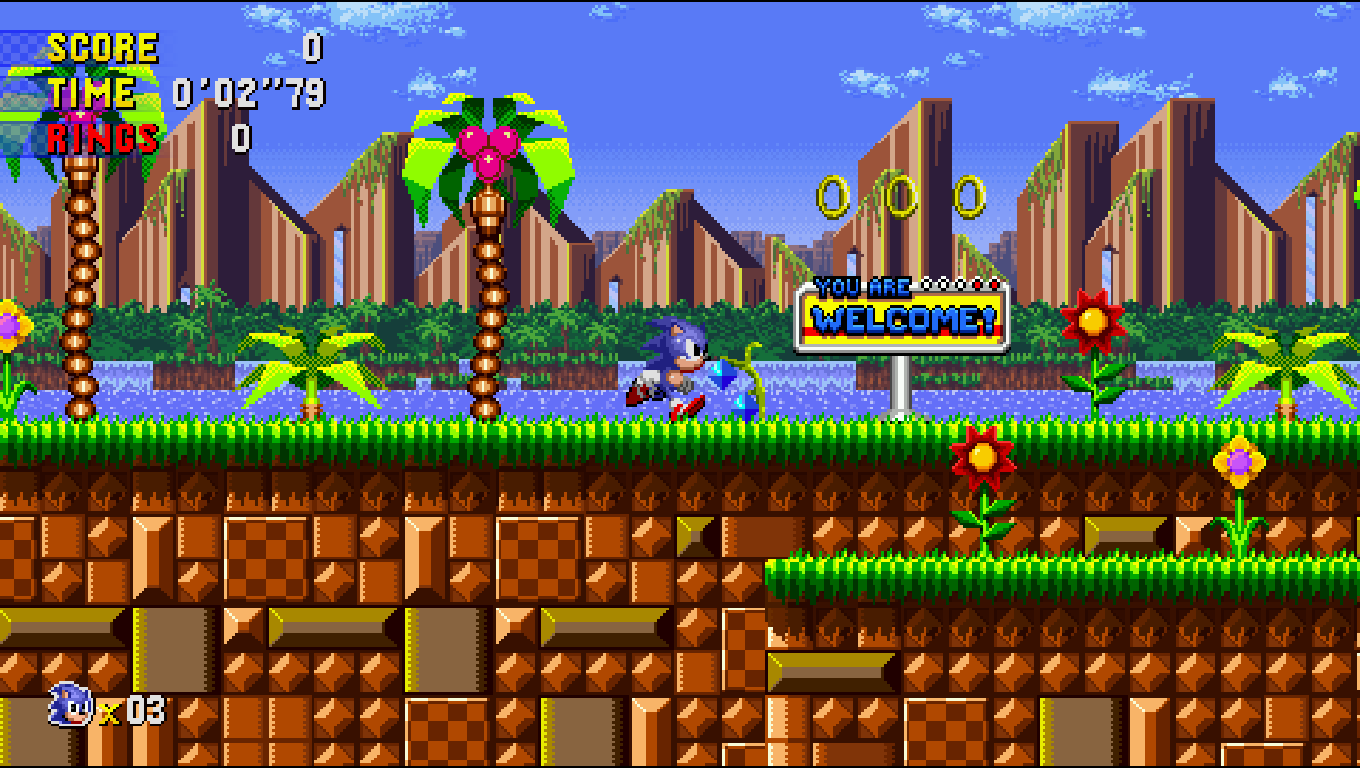Image resolution: width=1360 pixels, height=768 pixels.
Task: Select the purple flower on the far left
Action: coord(10,325)
